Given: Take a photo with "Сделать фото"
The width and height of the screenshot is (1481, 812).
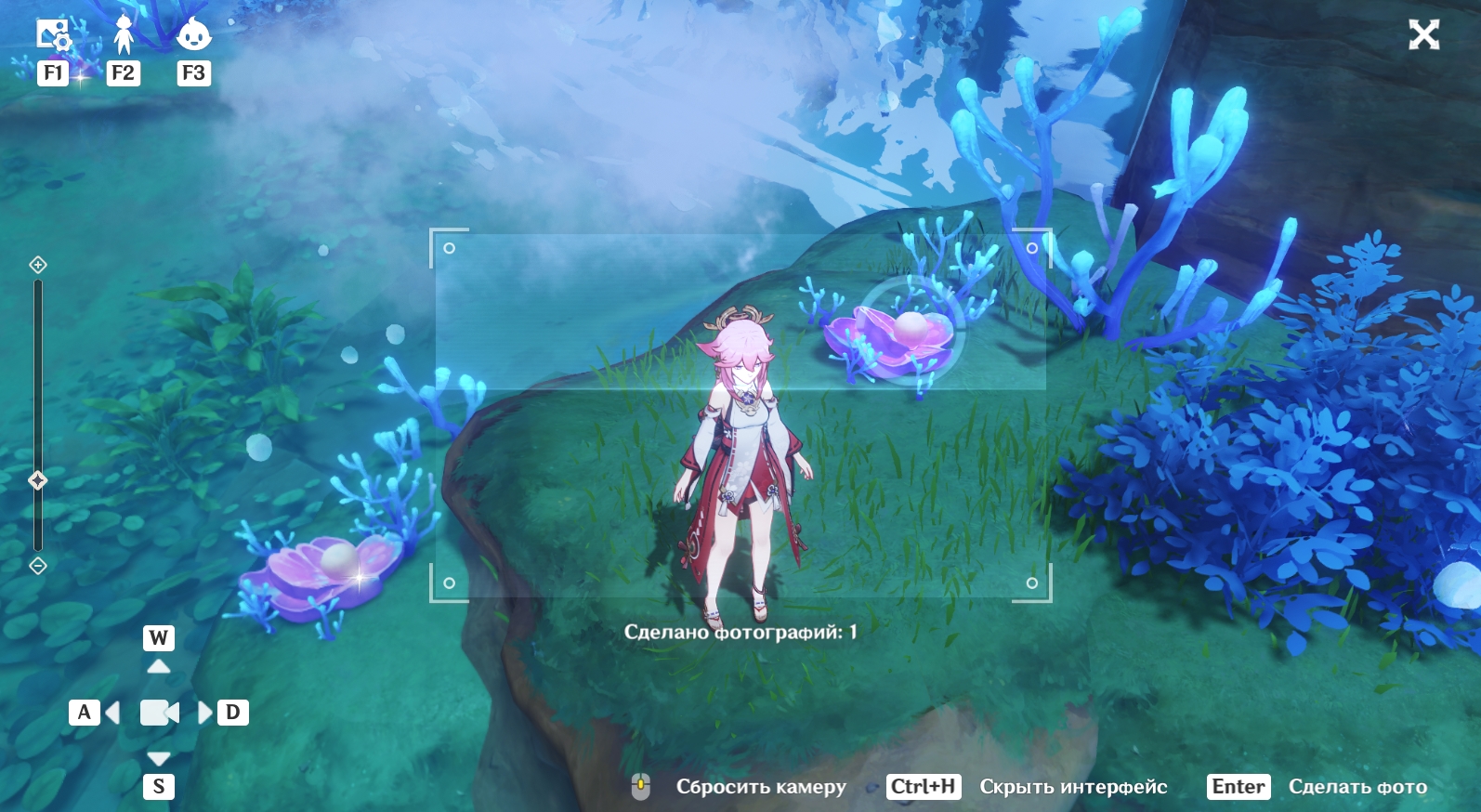Looking at the screenshot, I should [x=1356, y=787].
